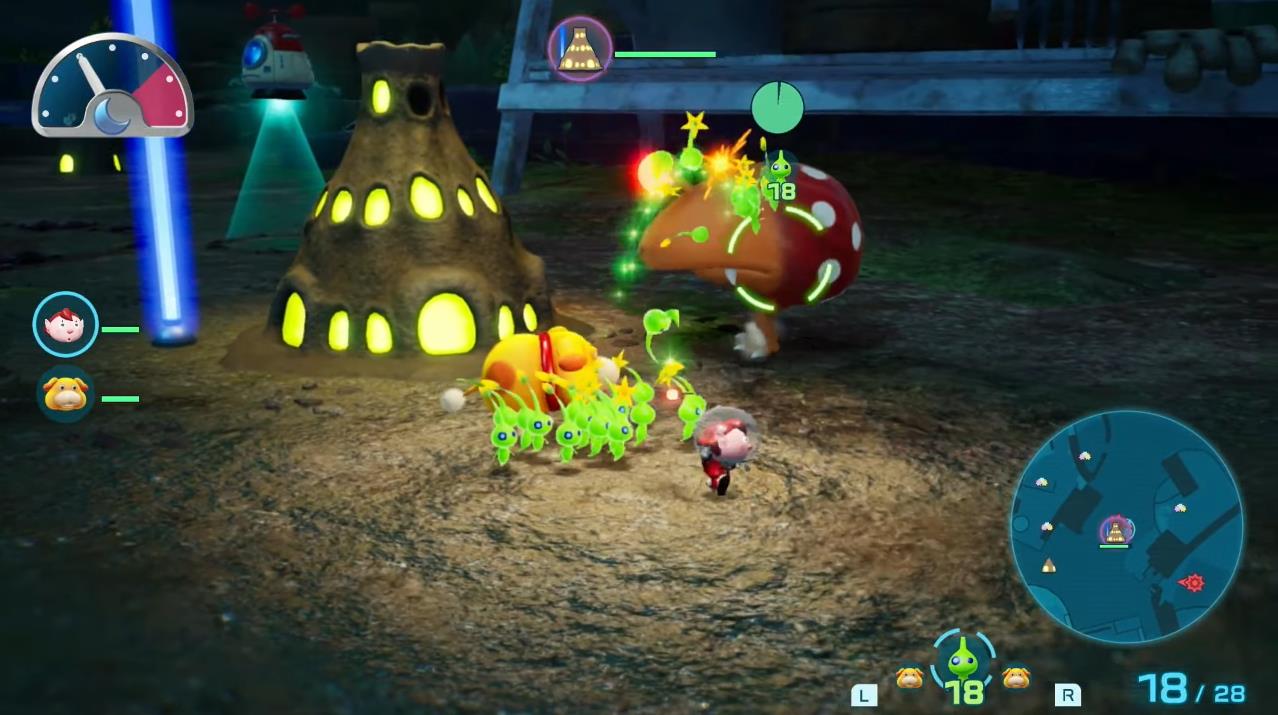Viewport: 1278px width, 715px height.
Task: Click the small tan triangle minimap marker
Action: (x=1048, y=566)
